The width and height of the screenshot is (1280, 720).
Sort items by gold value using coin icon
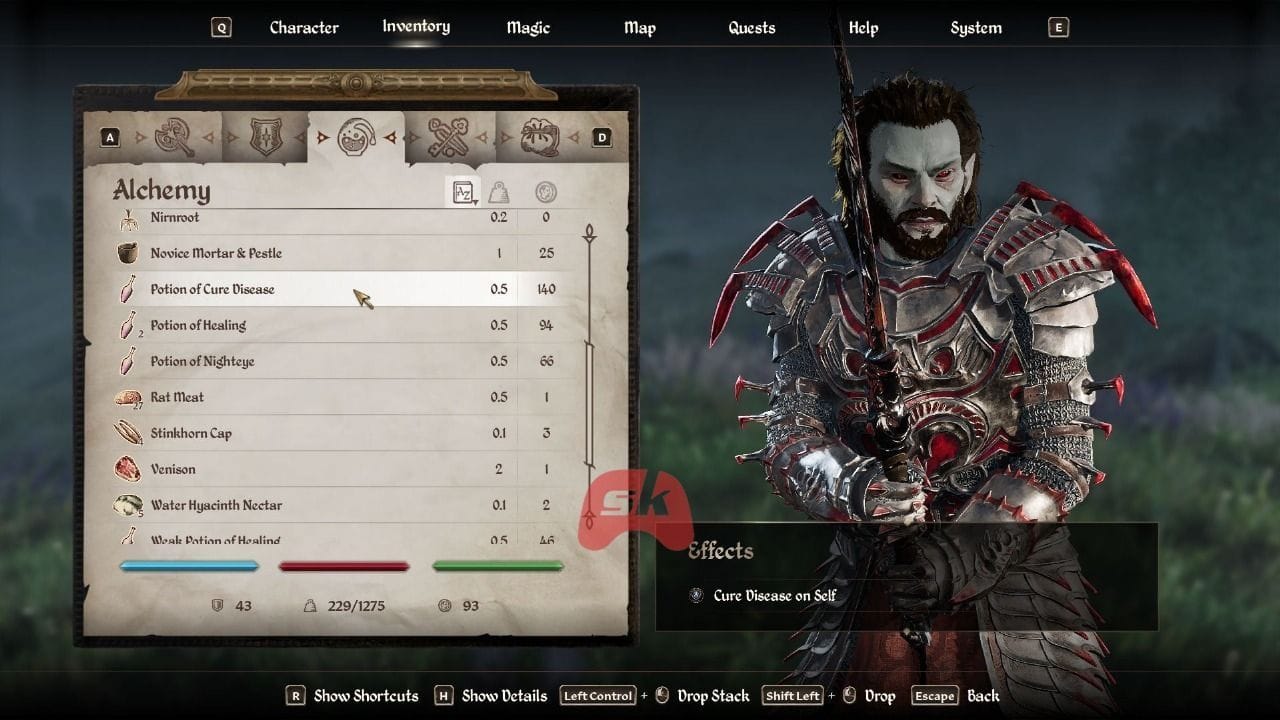pos(543,190)
